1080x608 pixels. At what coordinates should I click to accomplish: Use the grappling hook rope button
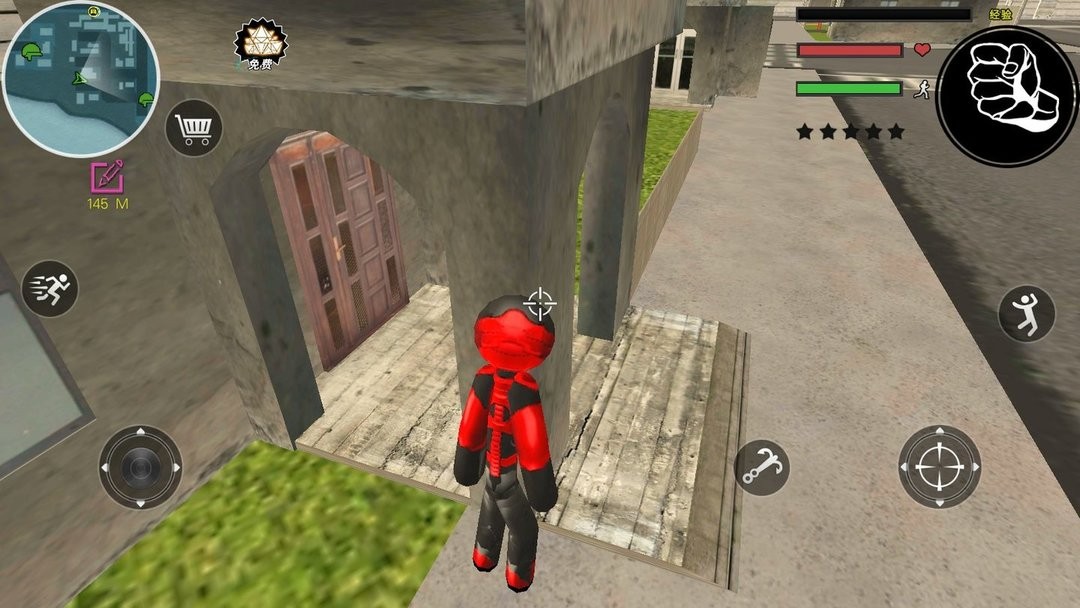click(762, 467)
